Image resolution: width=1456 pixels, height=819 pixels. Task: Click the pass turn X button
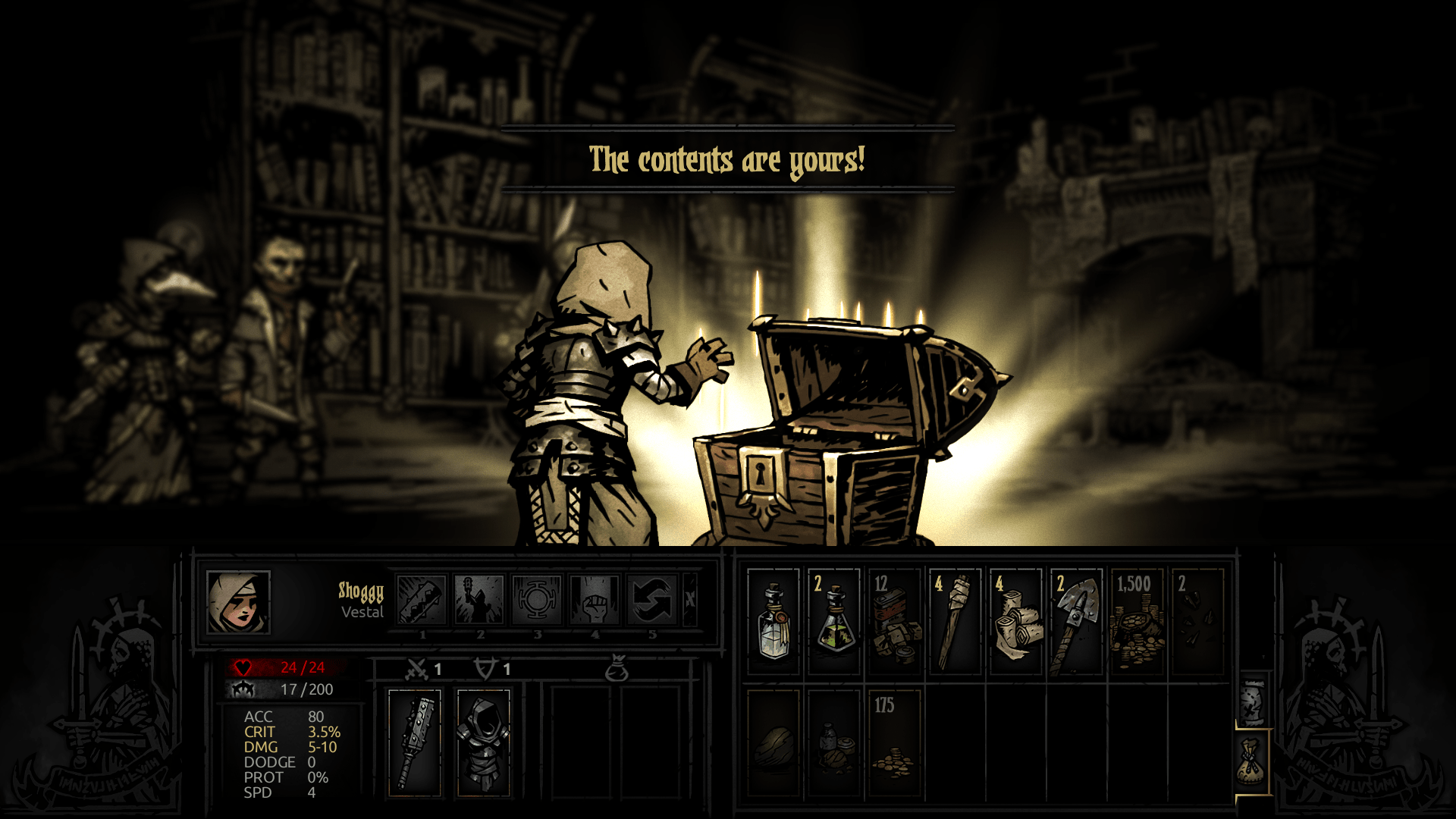690,600
